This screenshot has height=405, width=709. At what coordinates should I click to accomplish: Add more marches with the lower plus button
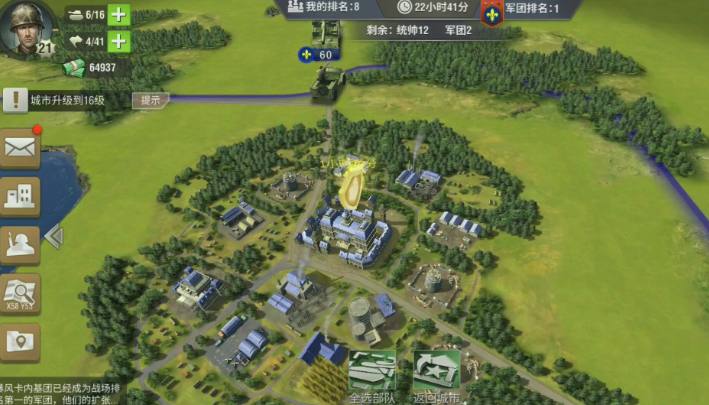pyautogui.click(x=119, y=41)
